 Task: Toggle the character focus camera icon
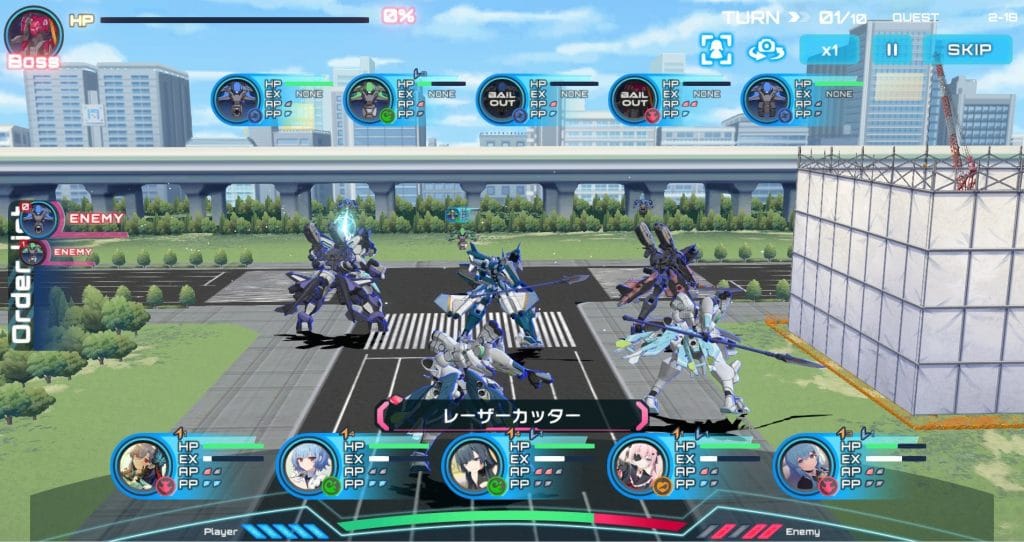tap(716, 49)
